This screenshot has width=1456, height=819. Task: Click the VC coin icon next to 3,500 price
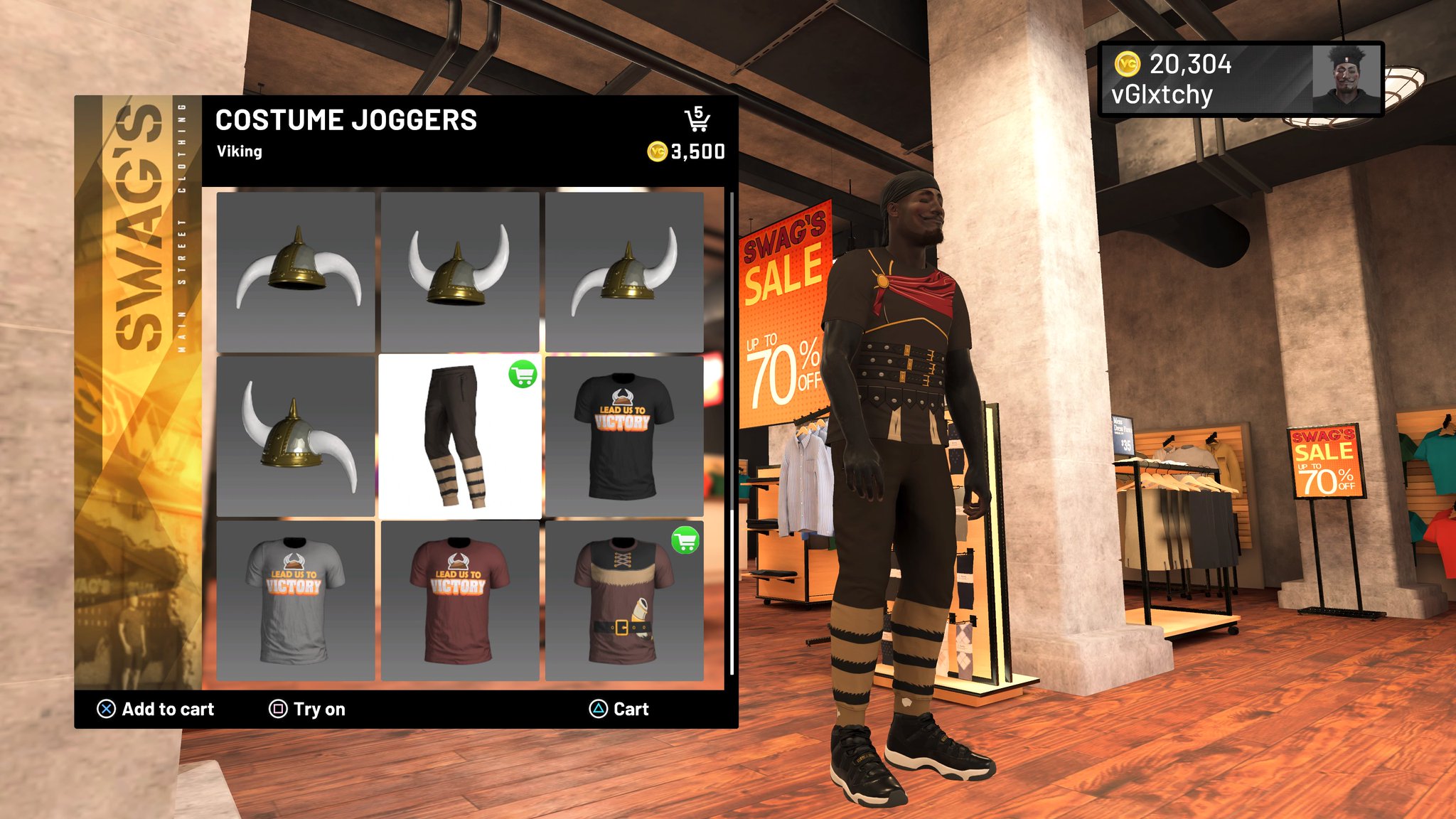658,151
